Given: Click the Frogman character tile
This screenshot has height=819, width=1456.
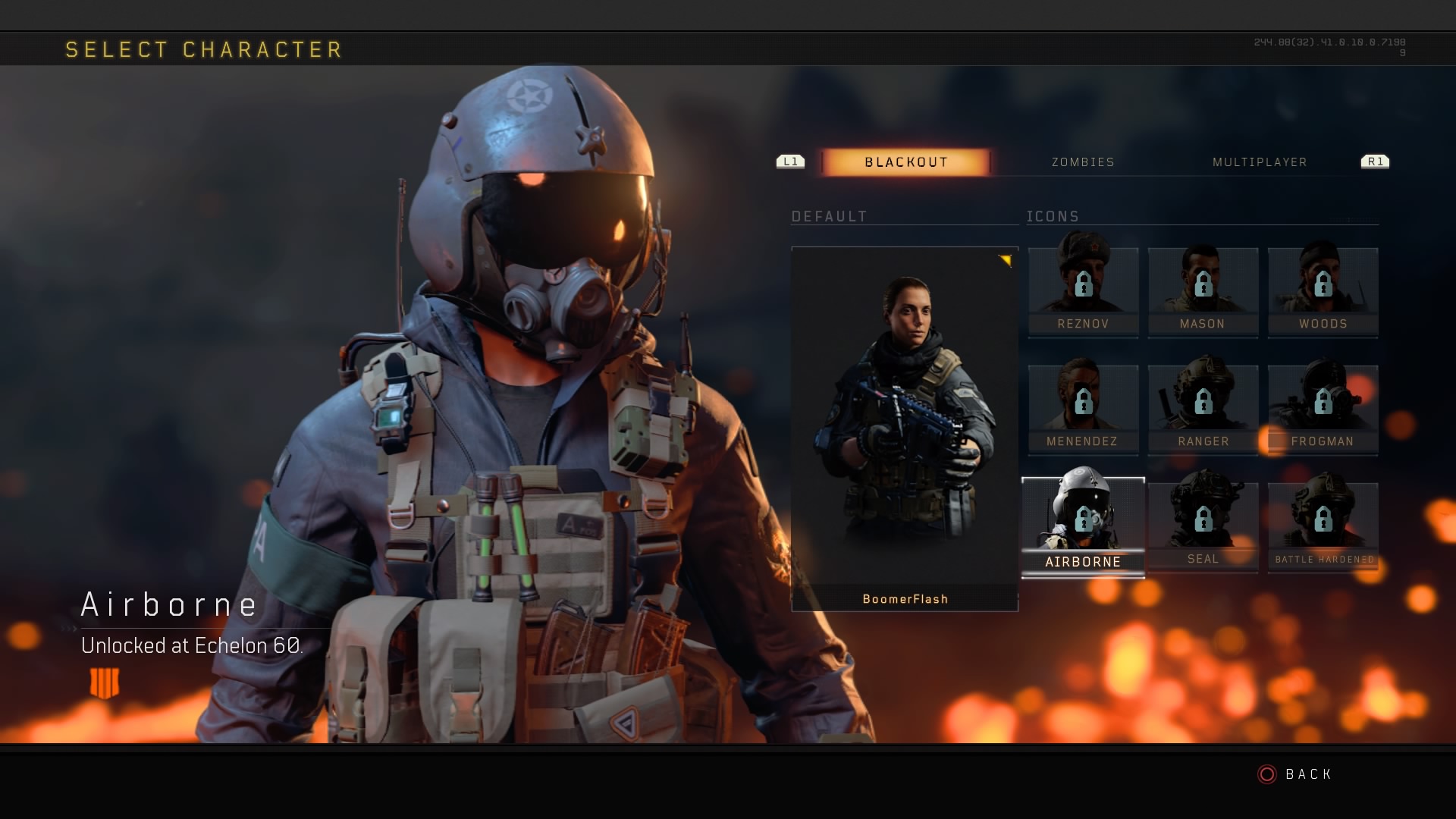Looking at the screenshot, I should [x=1323, y=409].
